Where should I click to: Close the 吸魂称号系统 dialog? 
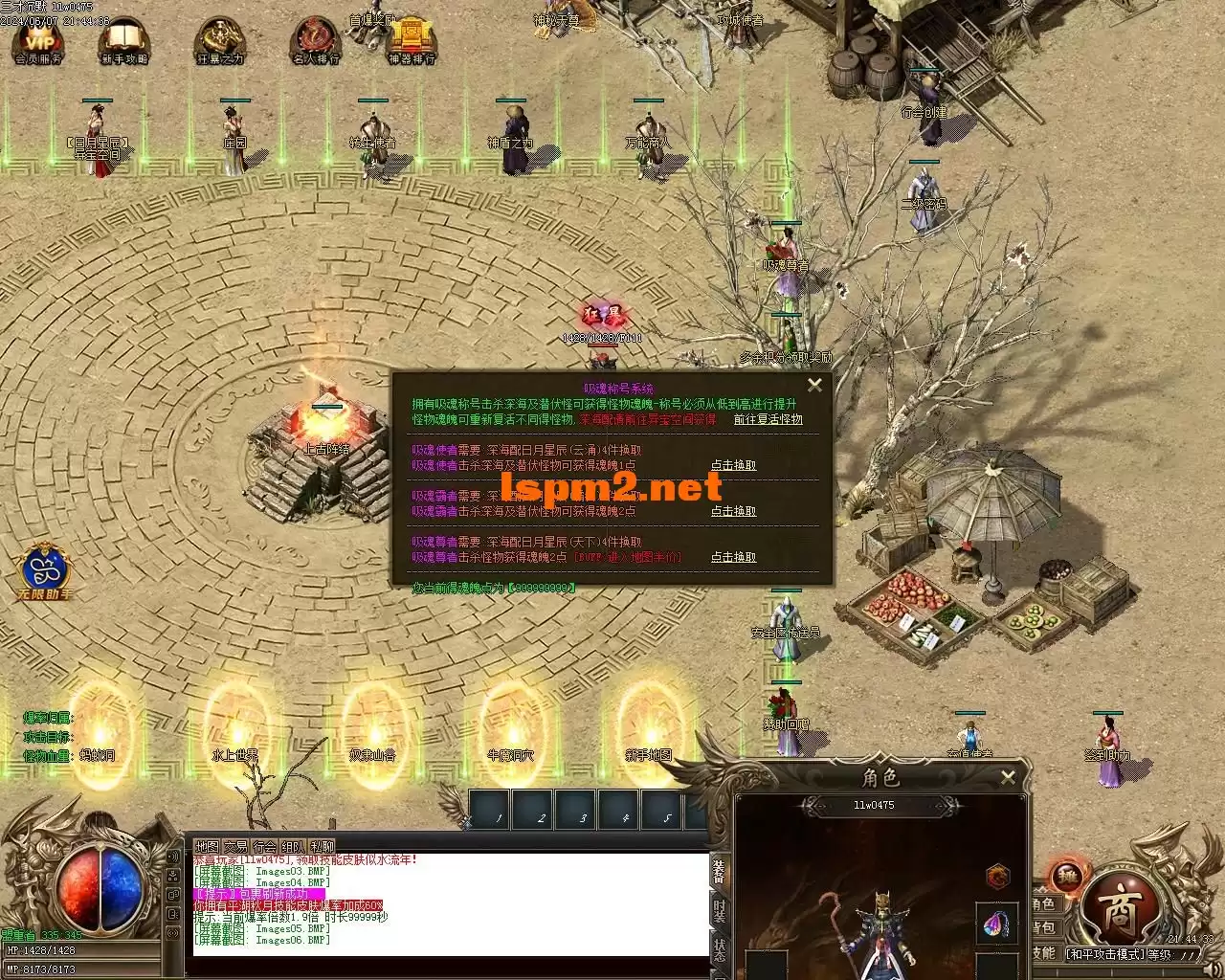click(x=814, y=385)
